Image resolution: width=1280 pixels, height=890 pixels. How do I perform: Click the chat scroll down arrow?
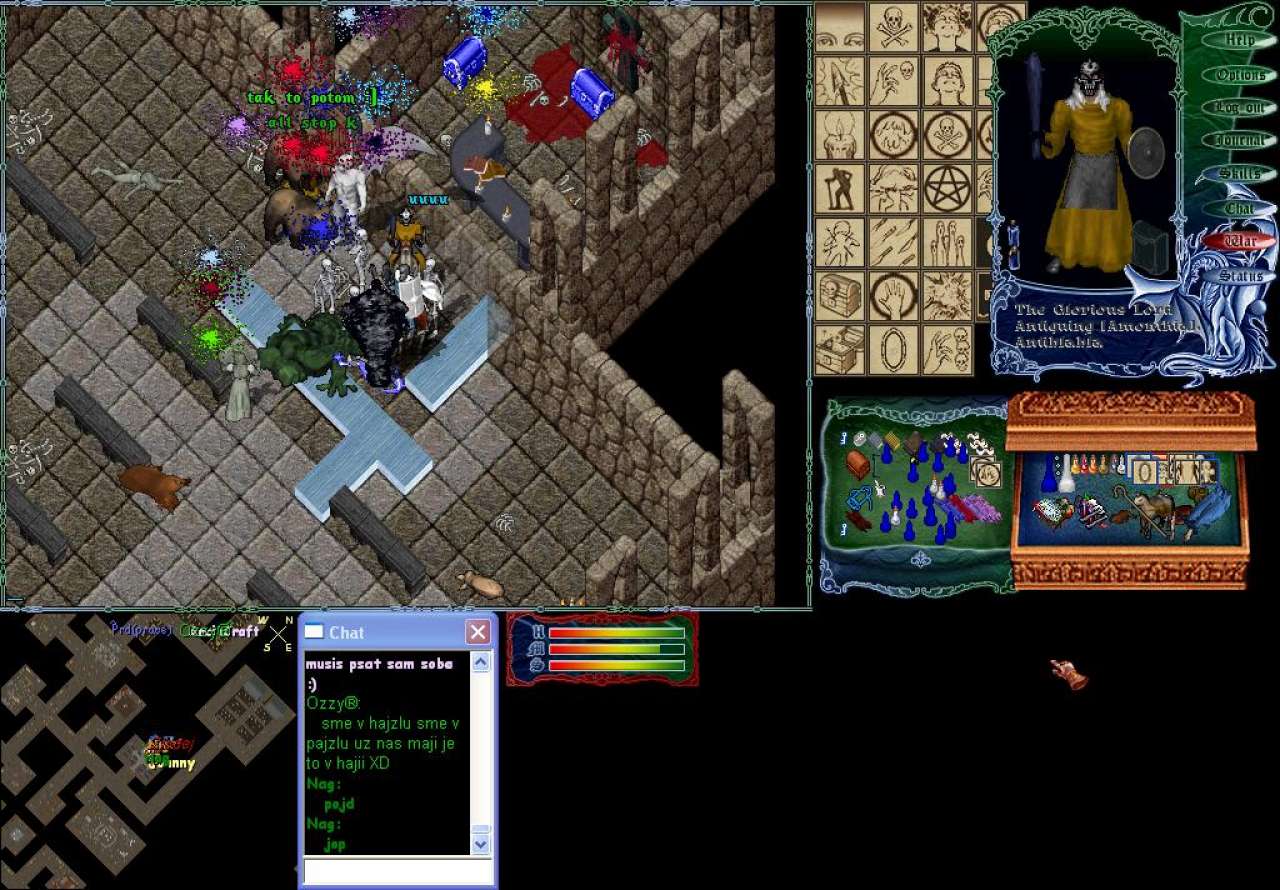pos(481,844)
